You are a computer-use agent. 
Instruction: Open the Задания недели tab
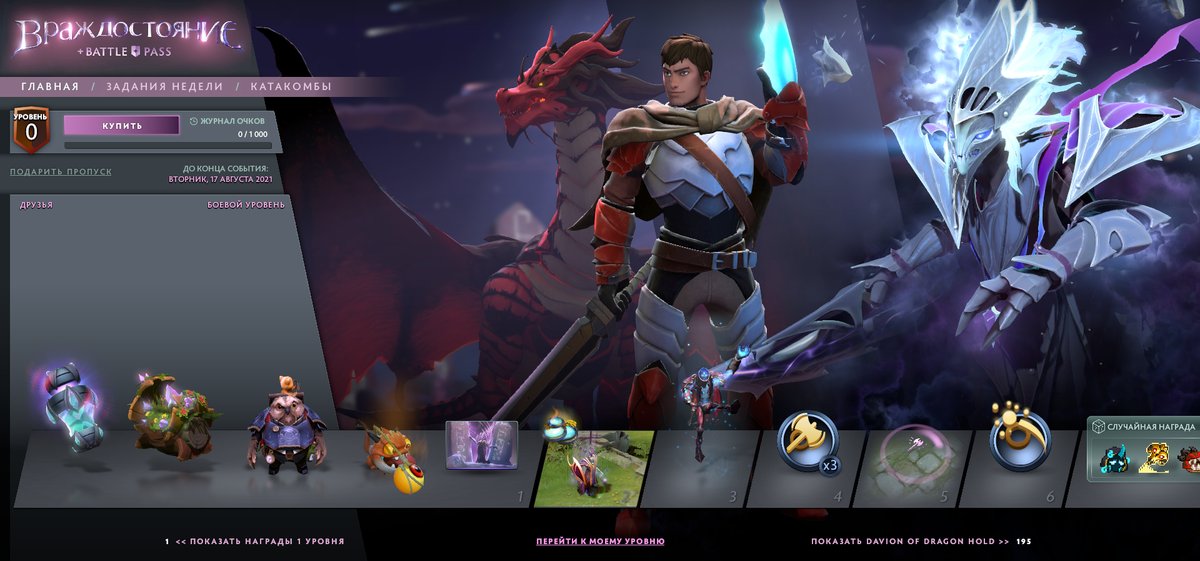pyautogui.click(x=165, y=87)
